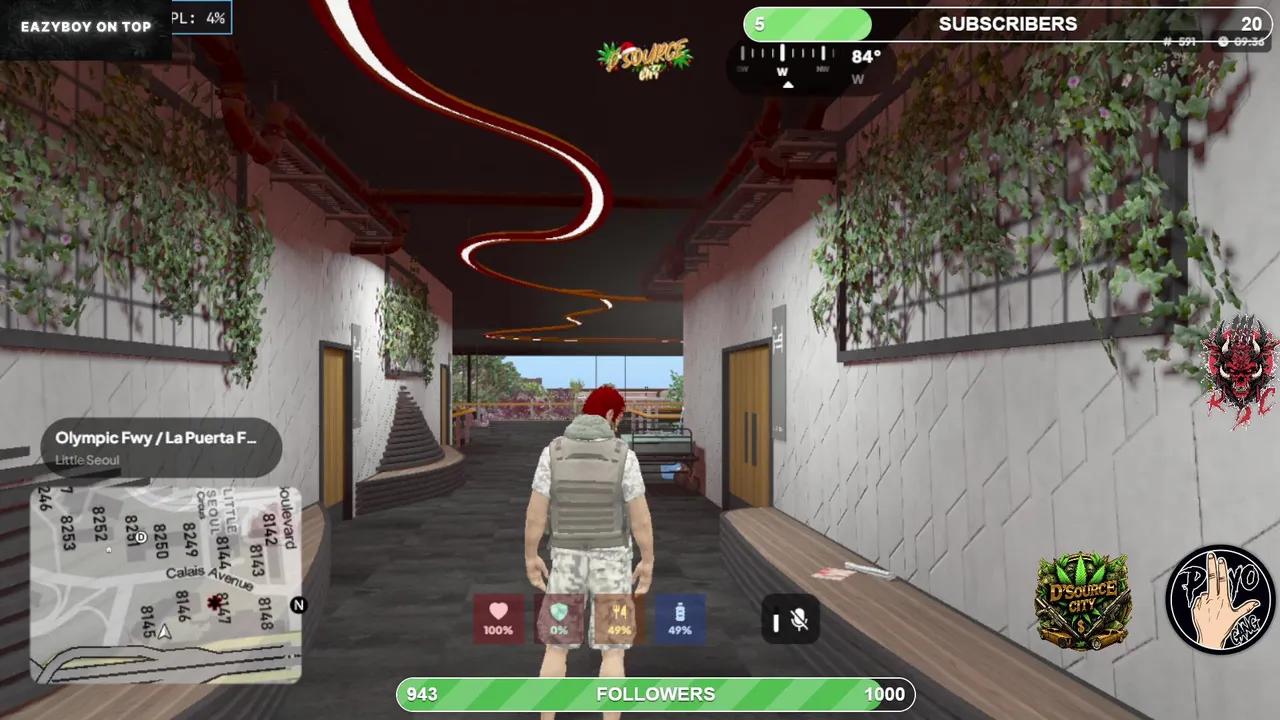Expand the truncated Olympic Fwy street name
This screenshot has width=1280, height=720.
coord(155,437)
